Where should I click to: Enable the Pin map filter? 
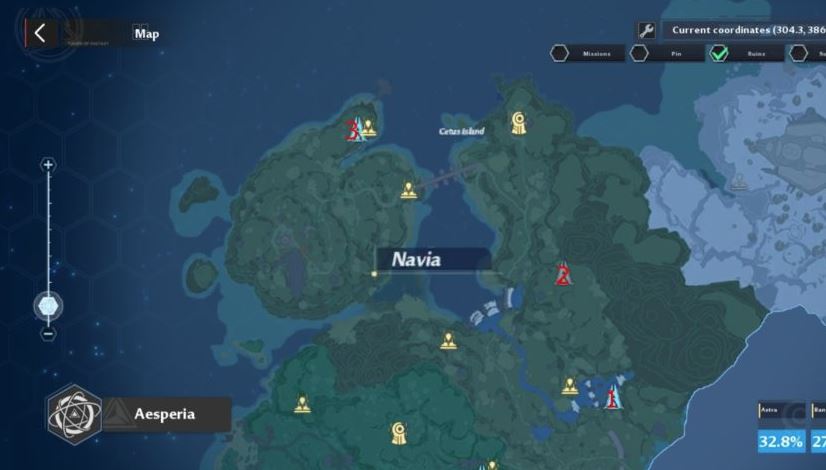[x=639, y=53]
